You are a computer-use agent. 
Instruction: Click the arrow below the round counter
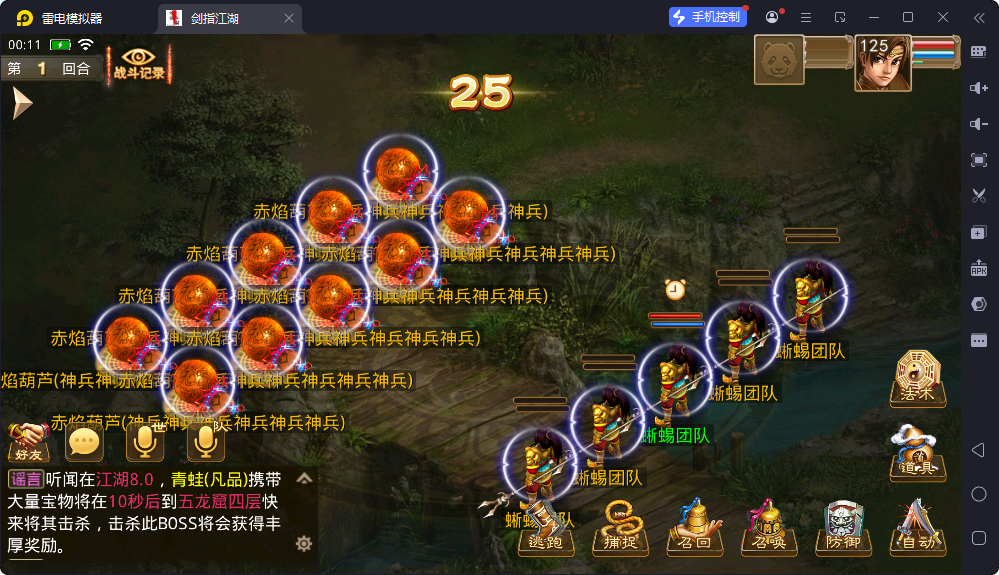coord(21,103)
